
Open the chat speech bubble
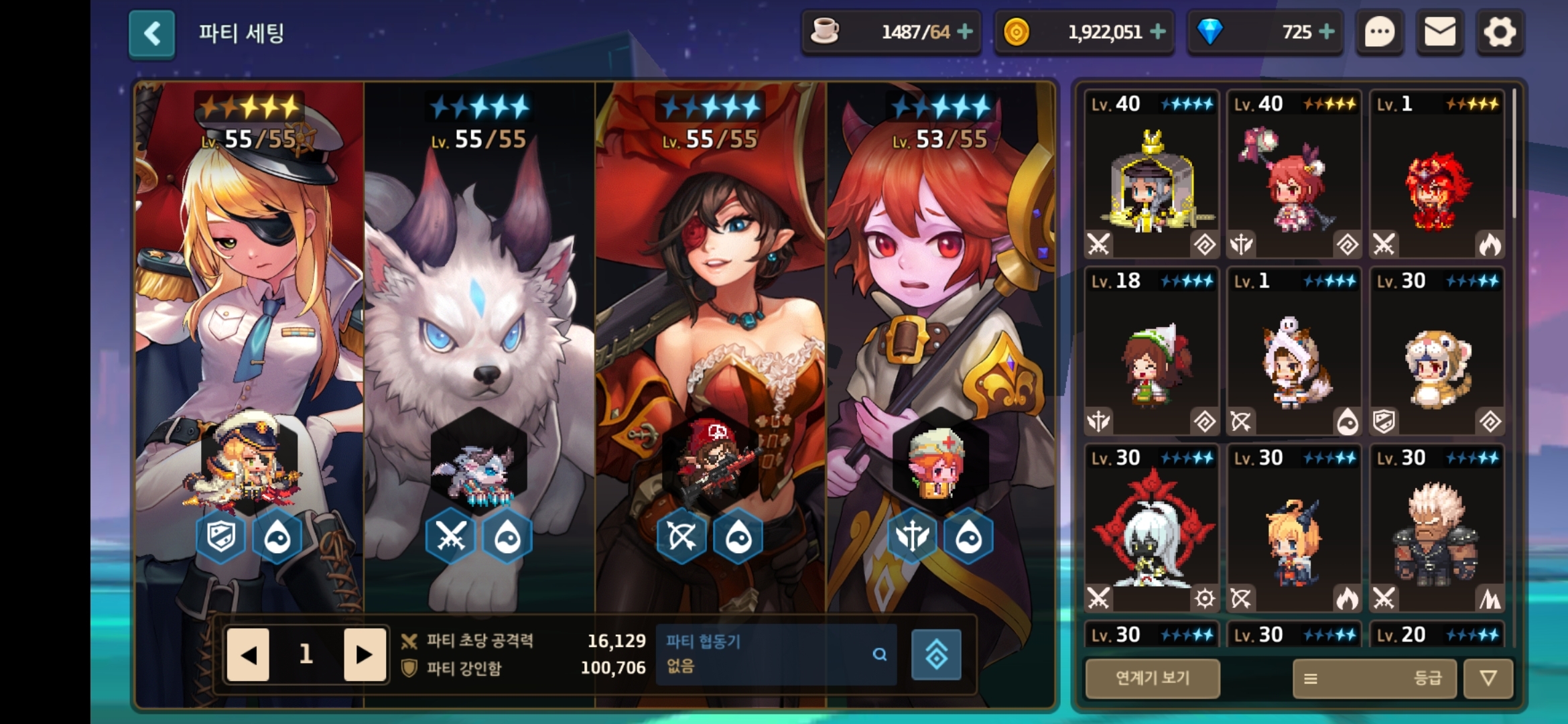pyautogui.click(x=1379, y=32)
